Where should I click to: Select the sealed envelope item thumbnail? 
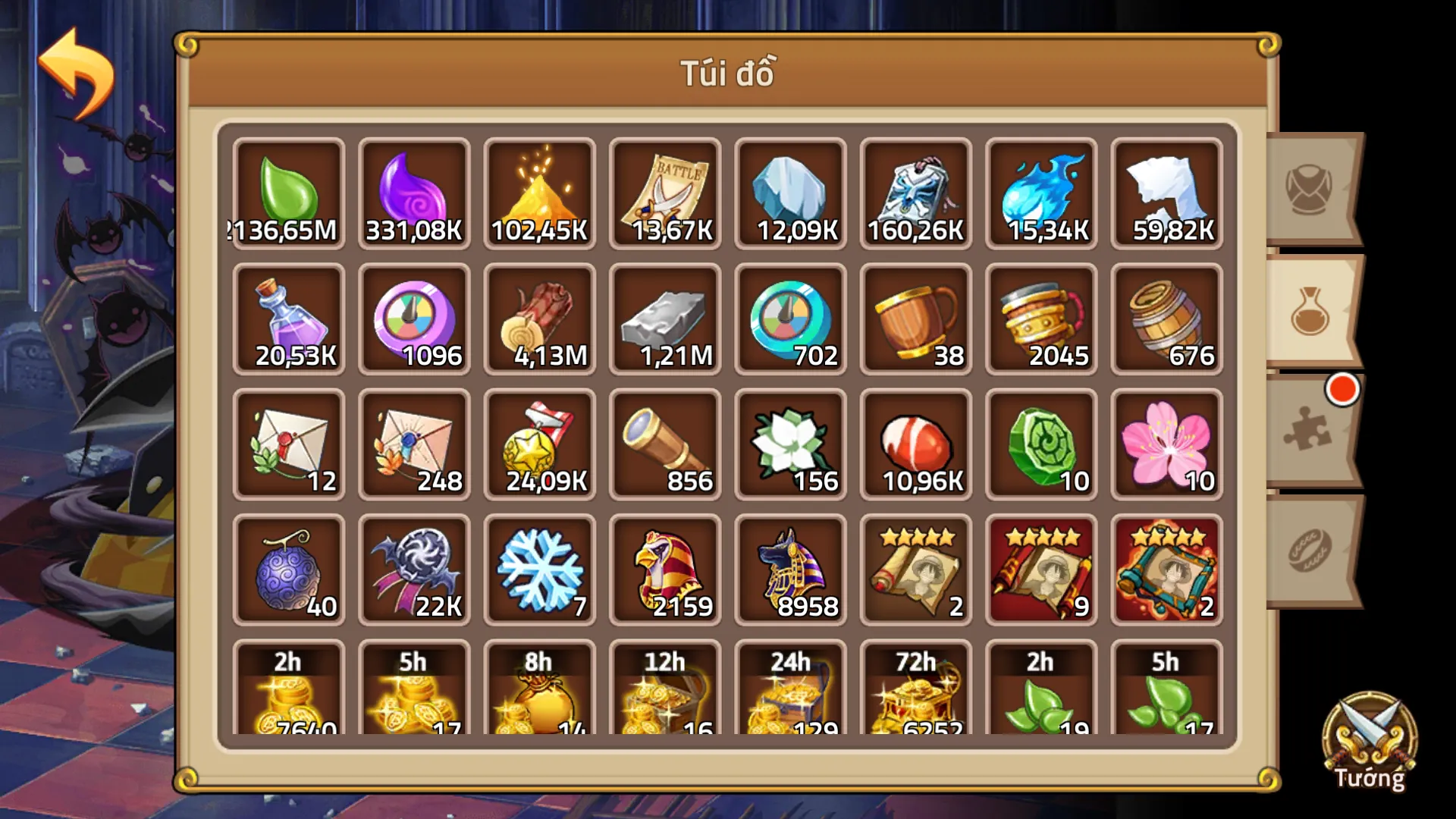(288, 444)
